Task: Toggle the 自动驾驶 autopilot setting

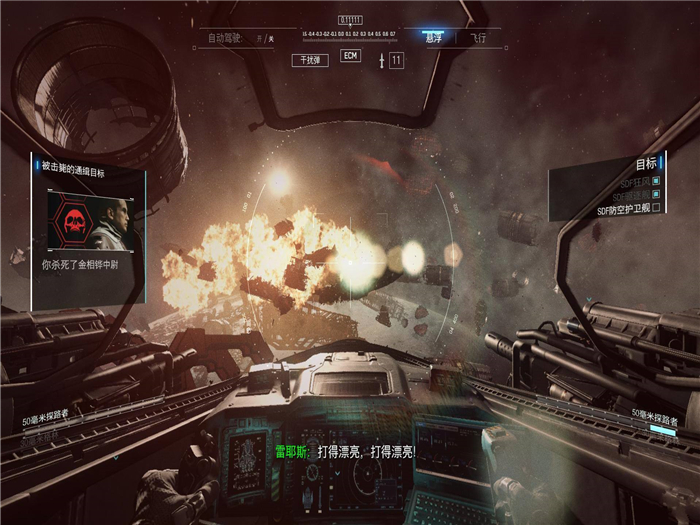Action: [236, 38]
